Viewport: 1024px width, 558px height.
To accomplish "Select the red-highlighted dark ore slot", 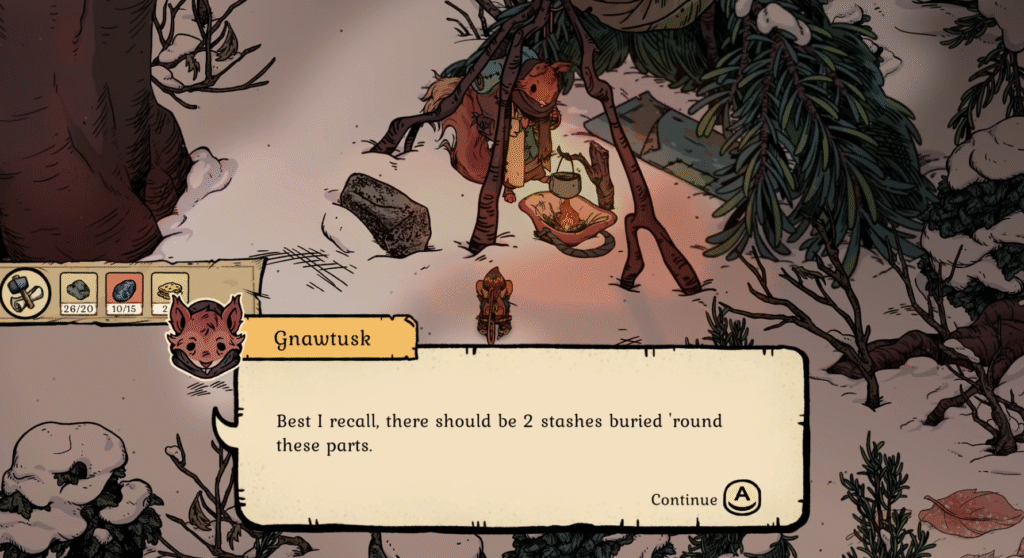I will pos(123,291).
